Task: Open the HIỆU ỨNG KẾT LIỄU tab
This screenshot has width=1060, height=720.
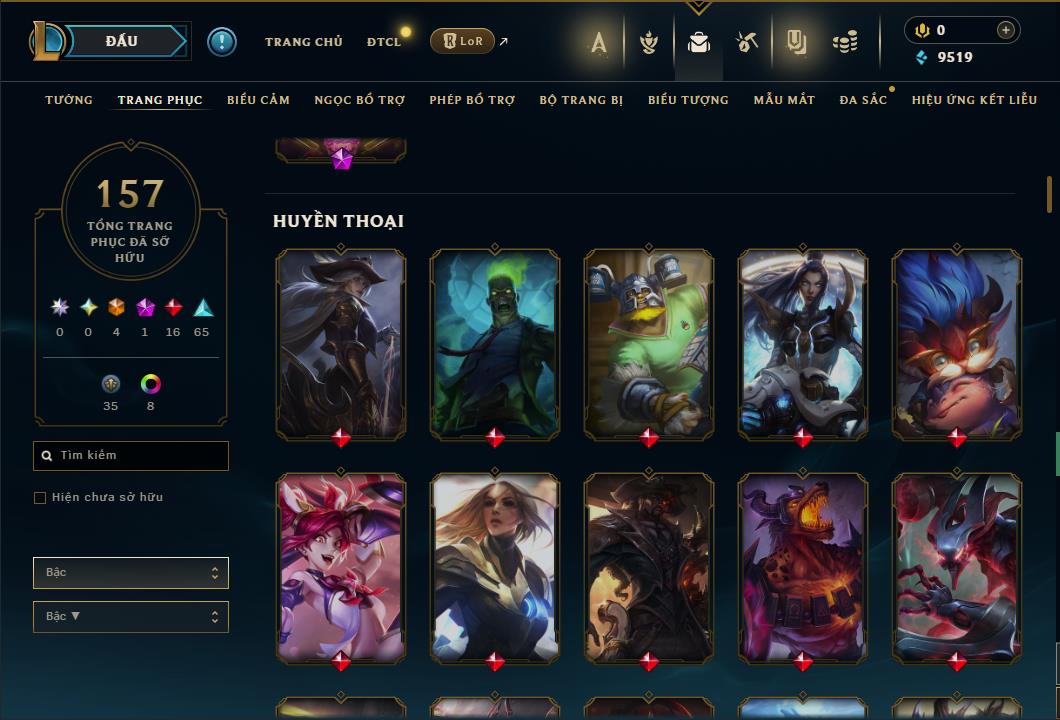Action: [x=974, y=100]
